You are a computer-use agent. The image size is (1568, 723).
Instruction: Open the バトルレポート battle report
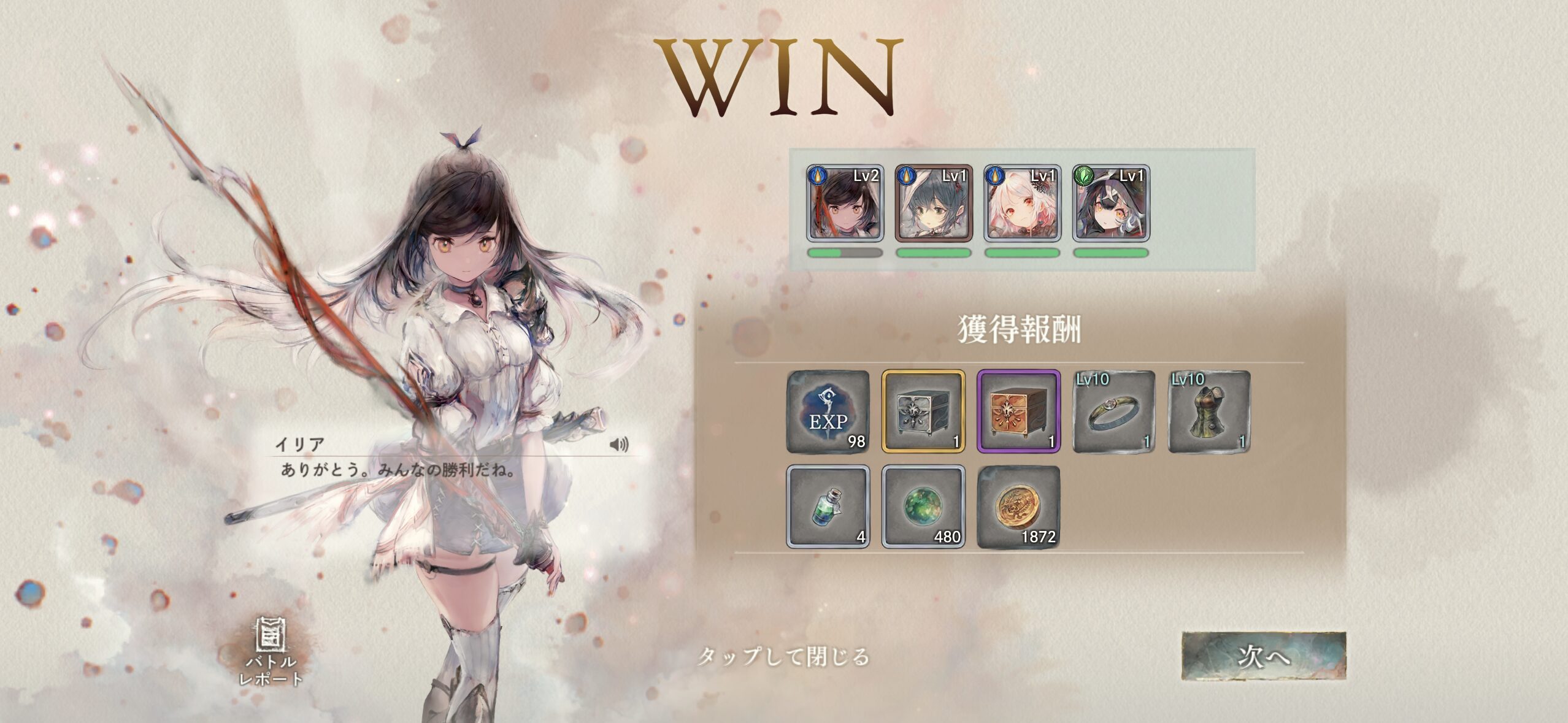tap(271, 652)
